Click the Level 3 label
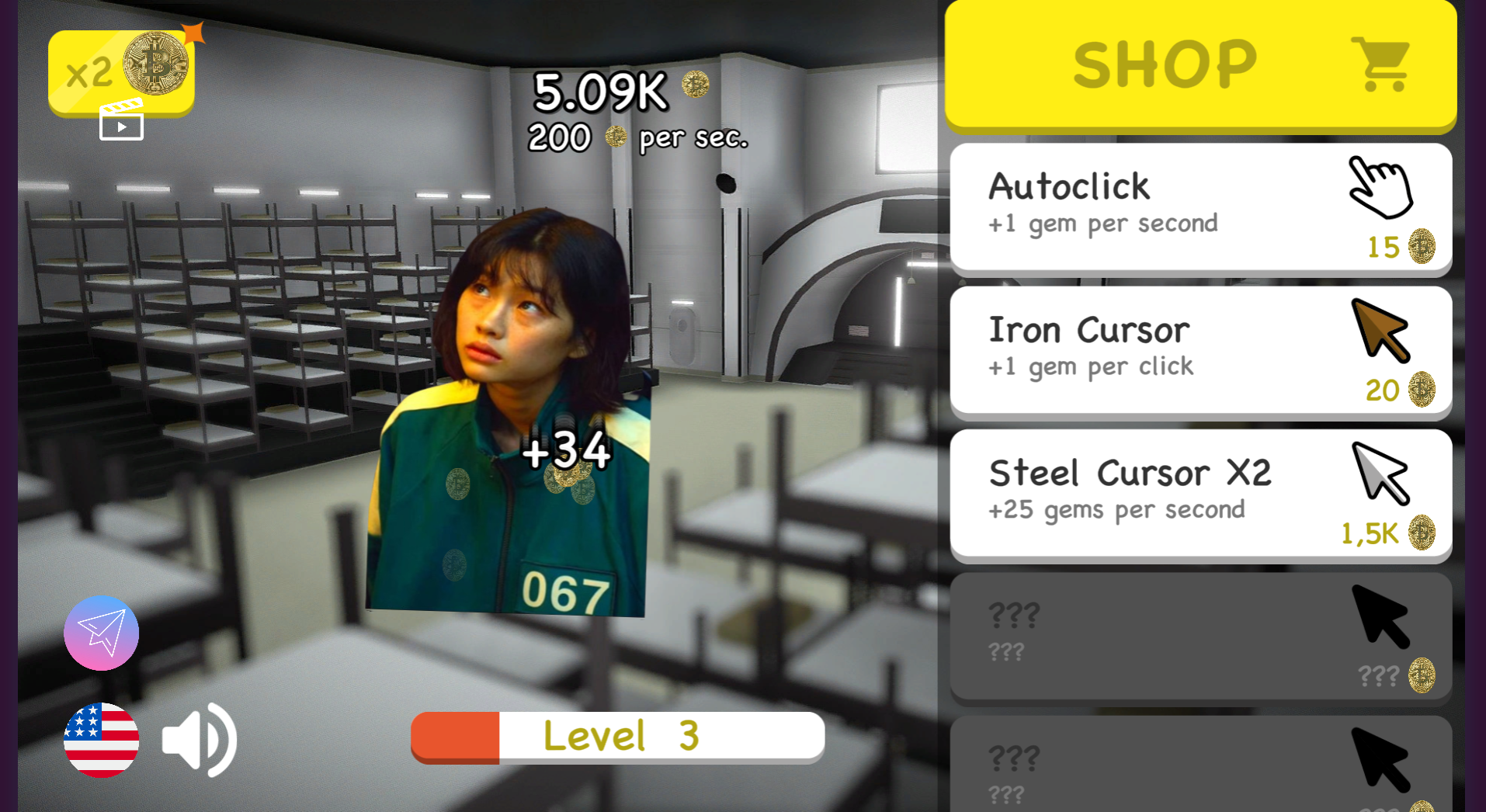 pyautogui.click(x=621, y=736)
